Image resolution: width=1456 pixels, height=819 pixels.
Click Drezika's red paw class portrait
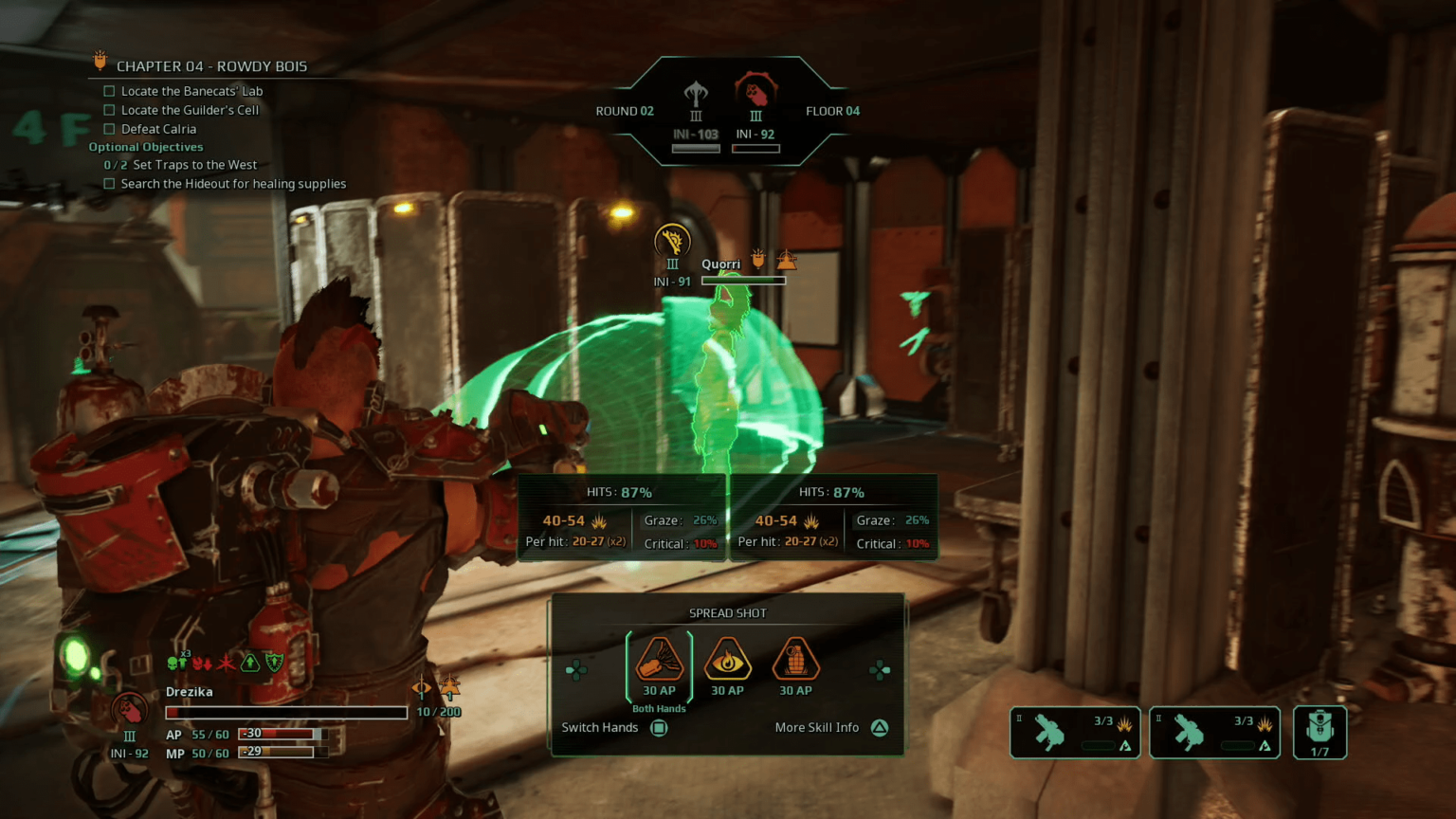coord(130,709)
